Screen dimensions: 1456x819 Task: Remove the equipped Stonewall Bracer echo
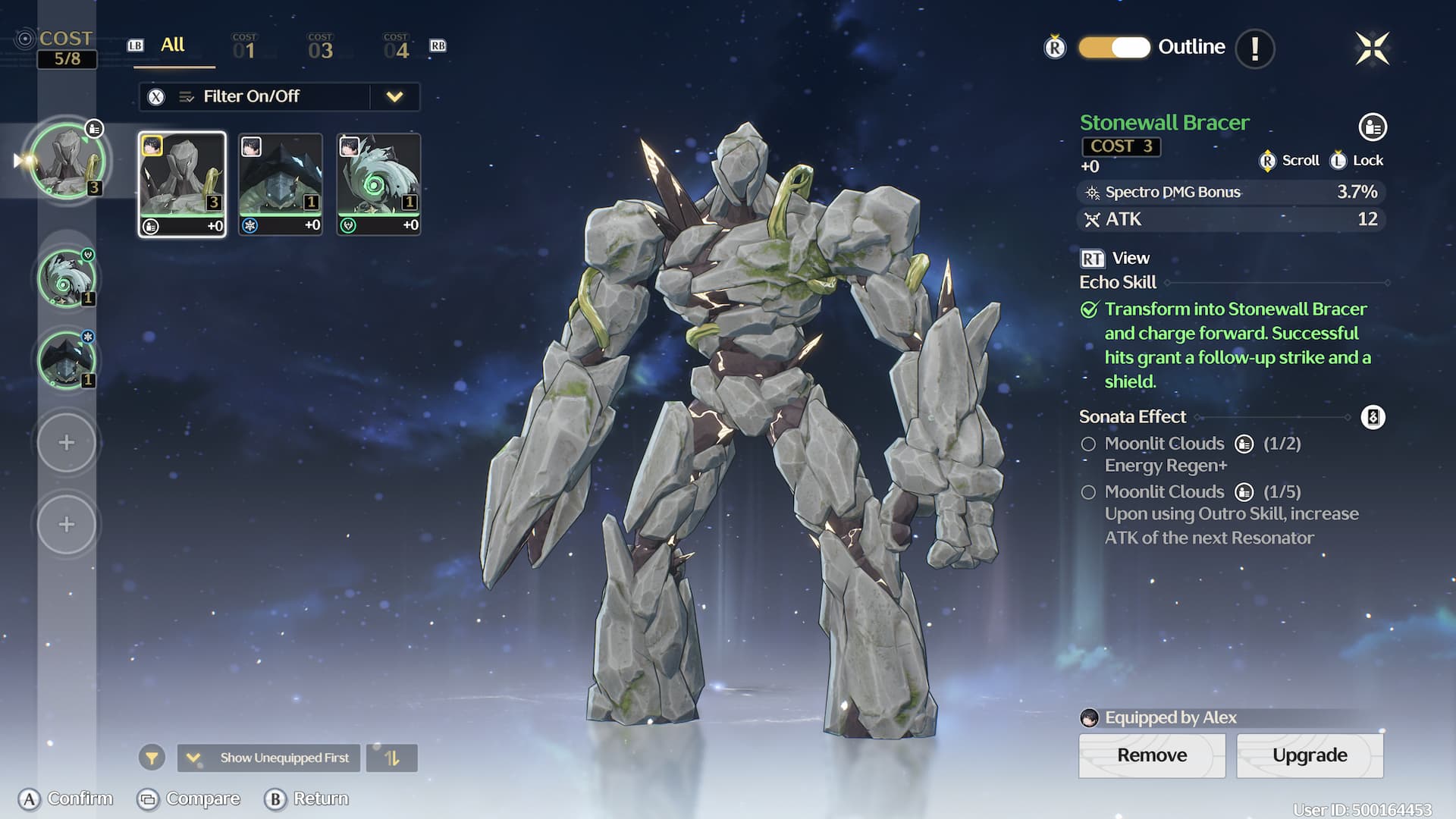coord(1151,755)
